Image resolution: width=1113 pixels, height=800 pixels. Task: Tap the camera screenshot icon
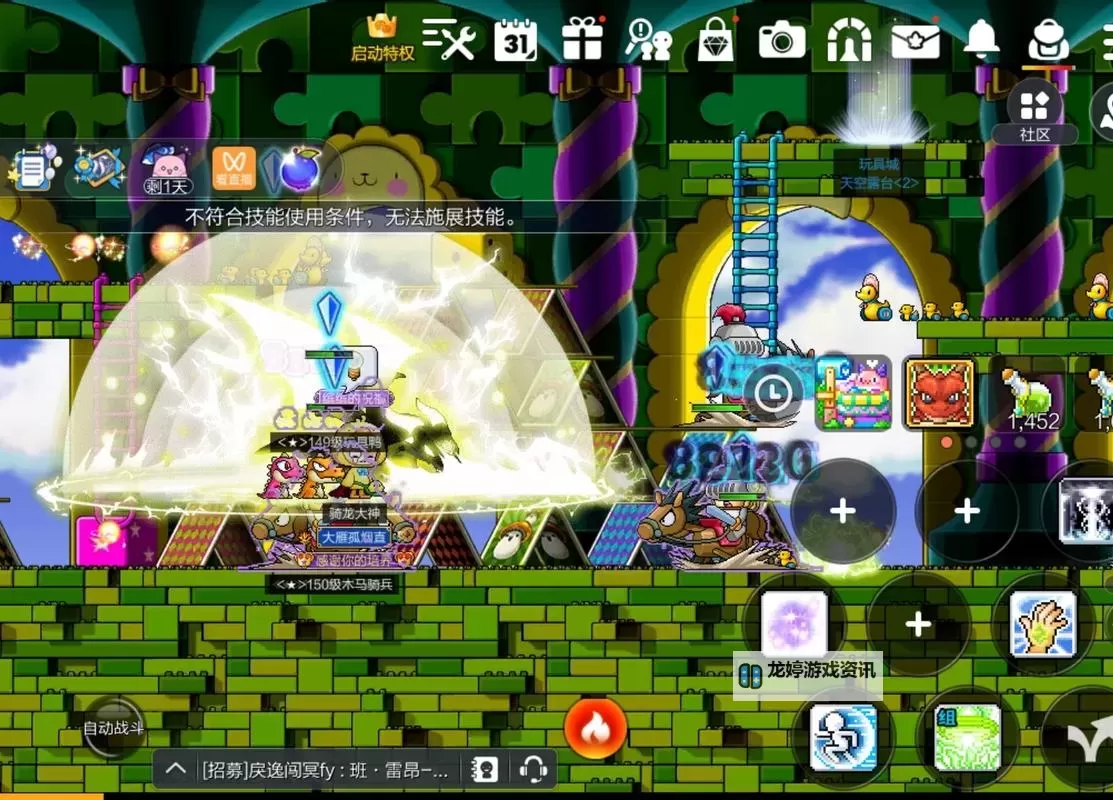(781, 40)
